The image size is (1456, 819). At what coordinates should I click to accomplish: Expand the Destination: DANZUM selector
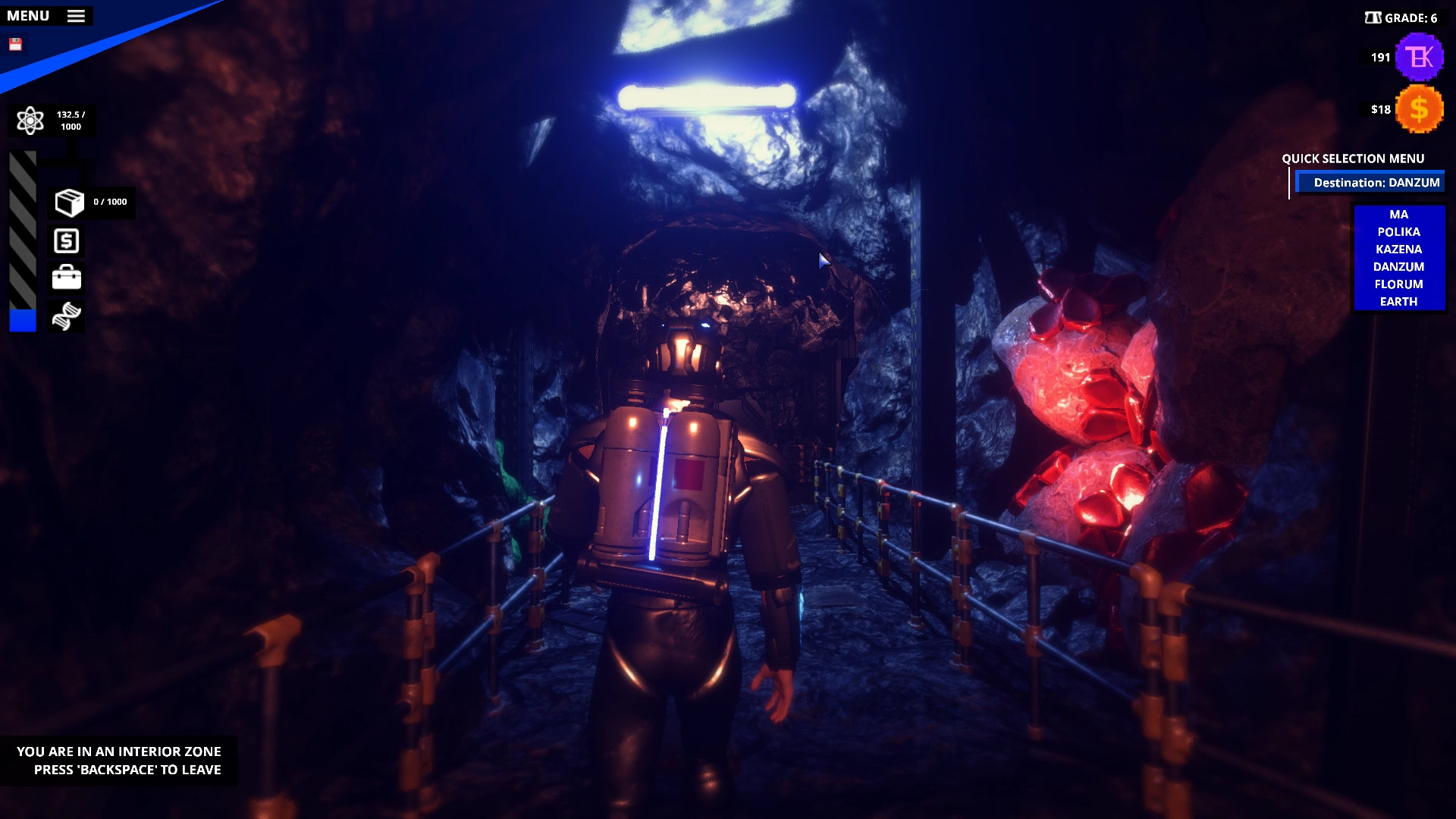[x=1372, y=182]
